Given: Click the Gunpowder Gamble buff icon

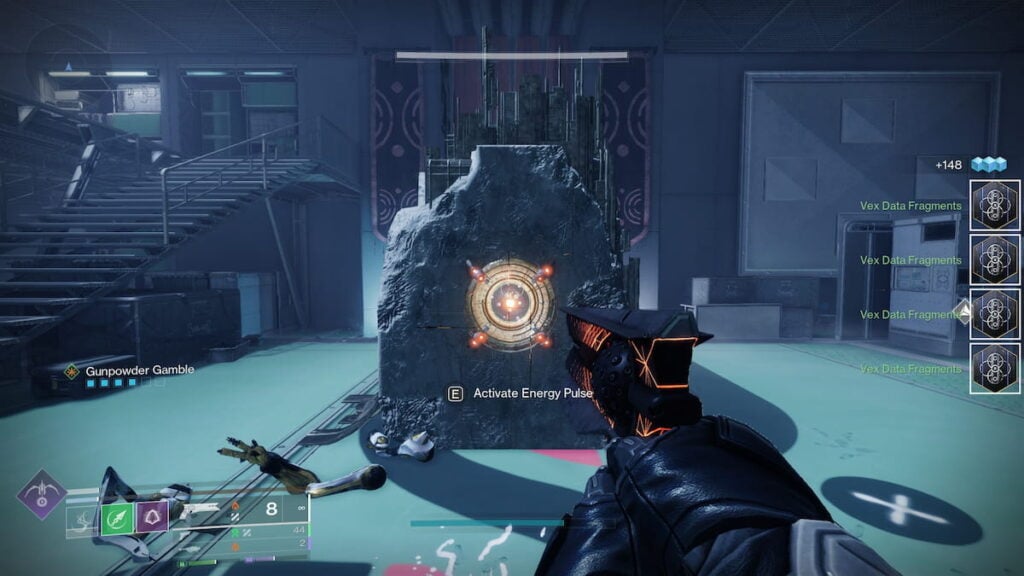Looking at the screenshot, I should [x=72, y=371].
